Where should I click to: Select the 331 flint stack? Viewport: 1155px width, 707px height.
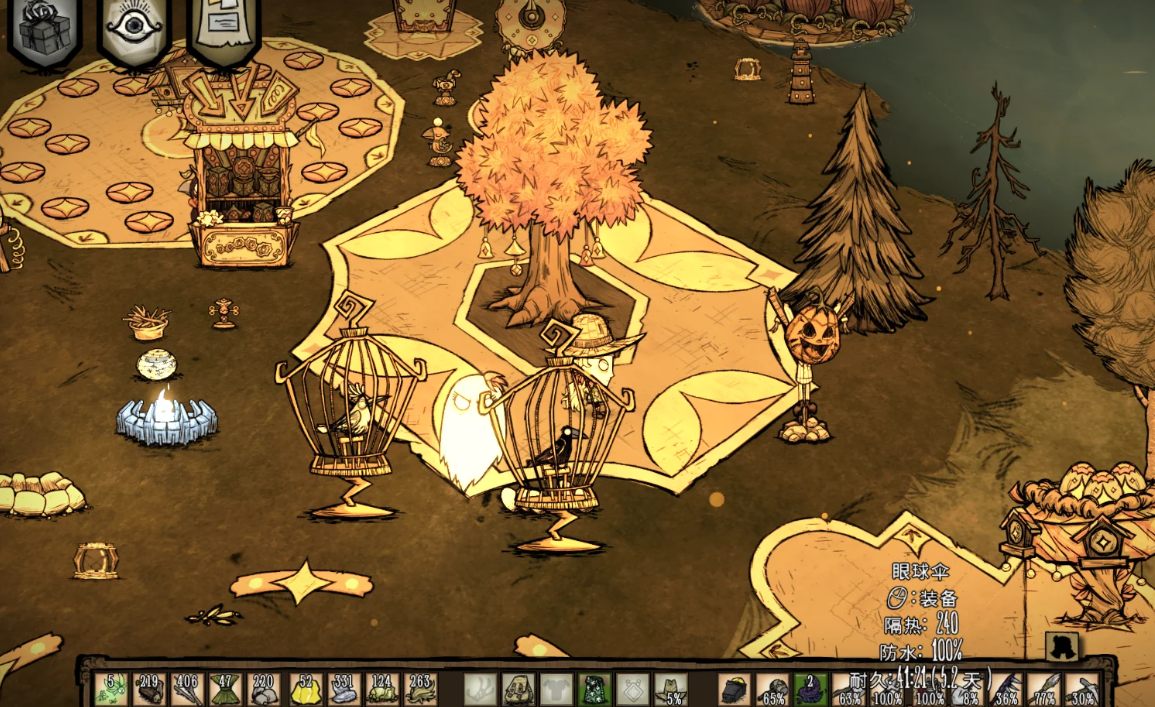coord(342,689)
